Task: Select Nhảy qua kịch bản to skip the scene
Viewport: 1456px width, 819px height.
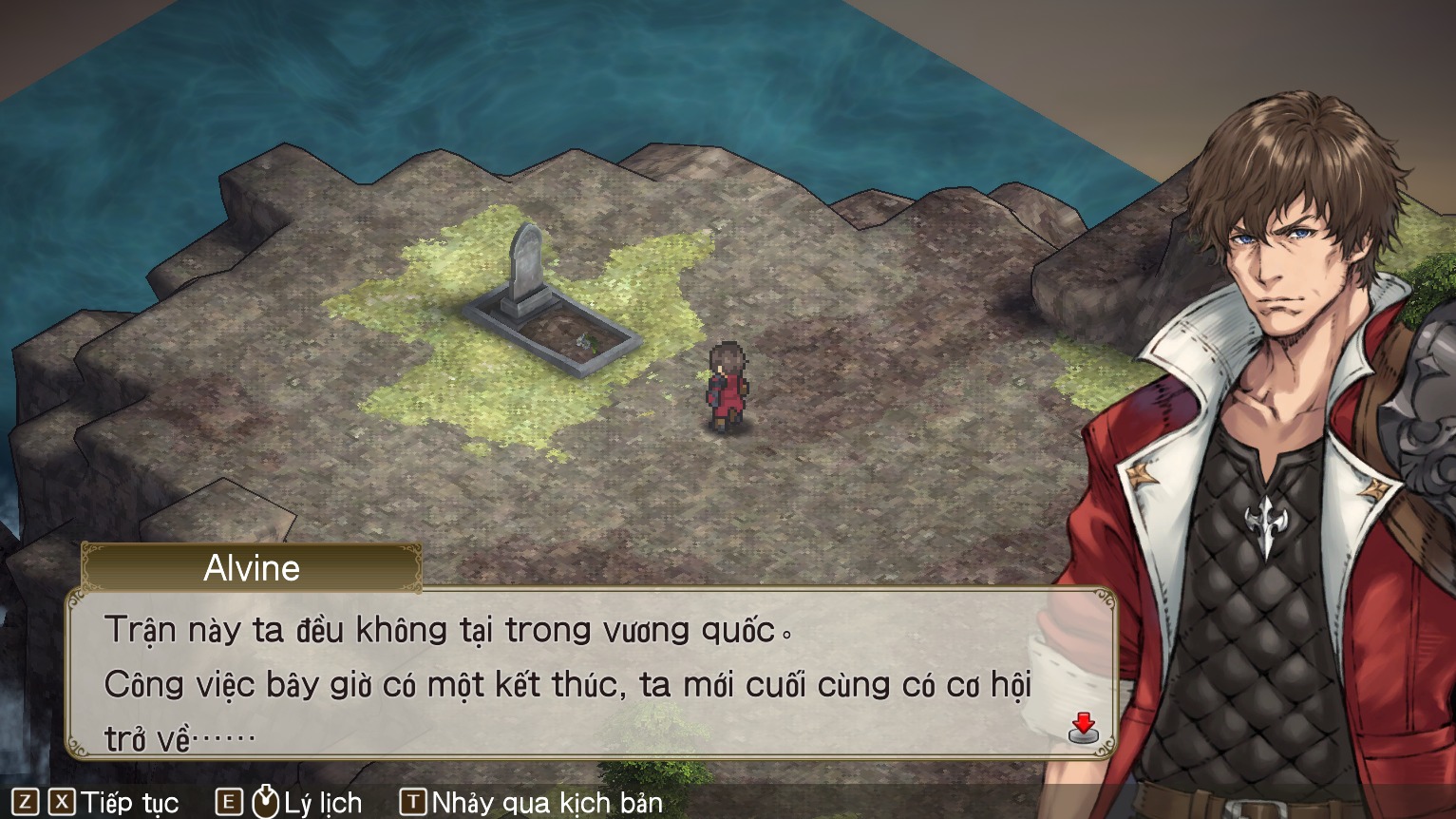Action: [x=546, y=803]
